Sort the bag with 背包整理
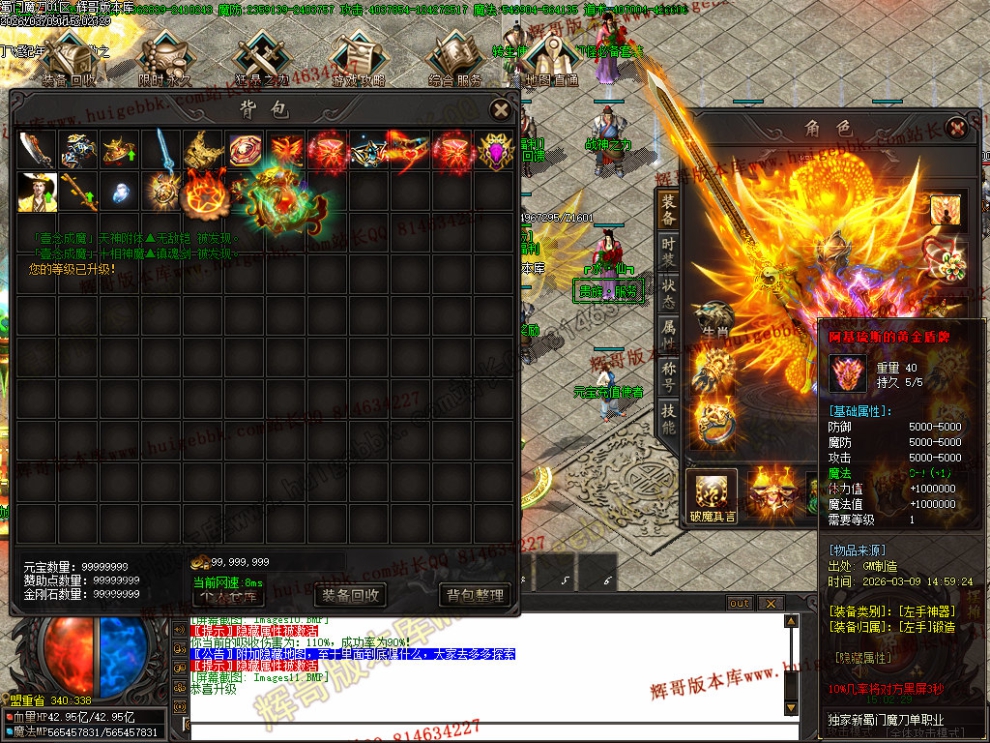 [x=475, y=595]
